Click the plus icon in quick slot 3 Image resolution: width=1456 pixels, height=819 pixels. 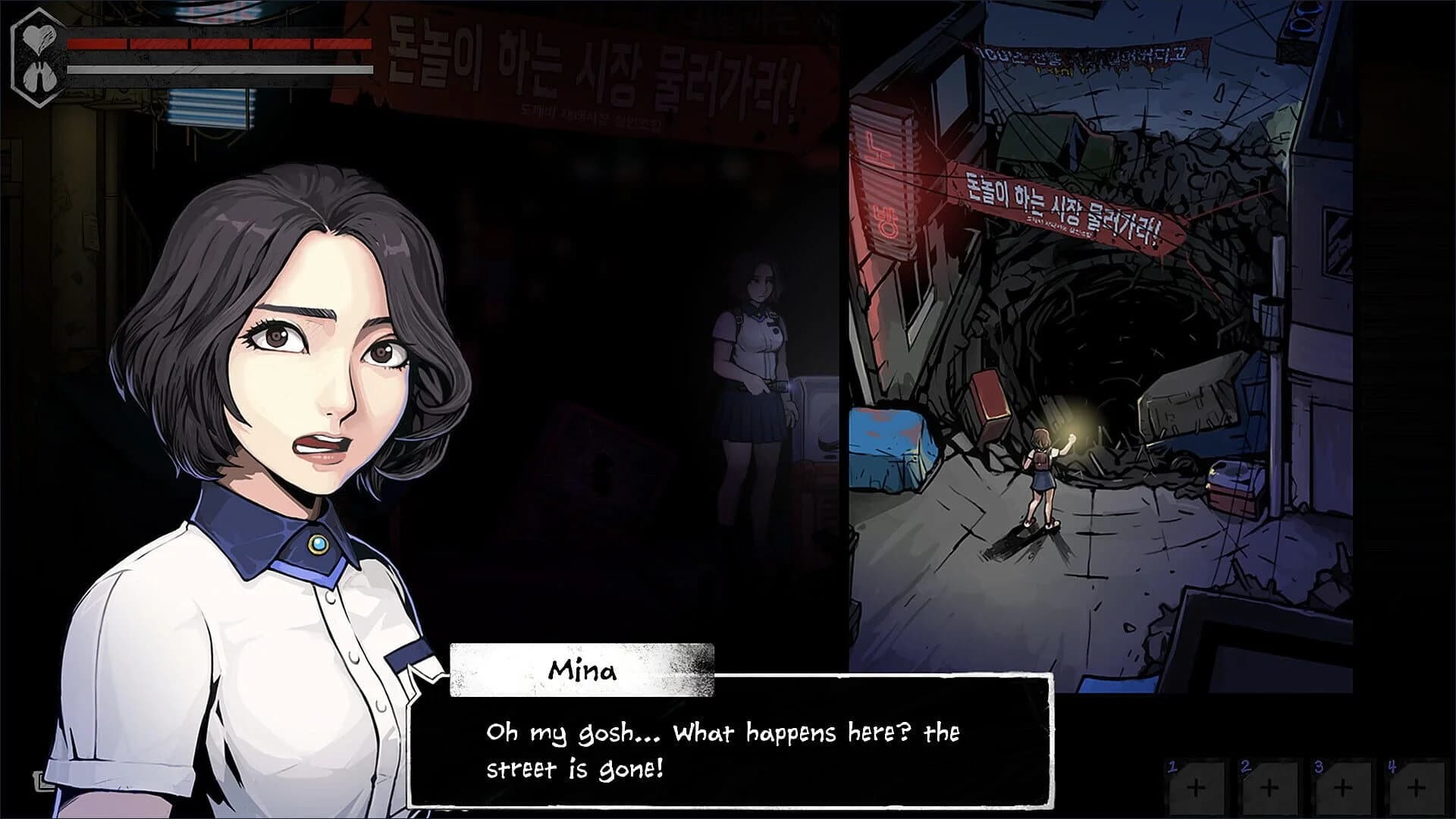coord(1343,789)
